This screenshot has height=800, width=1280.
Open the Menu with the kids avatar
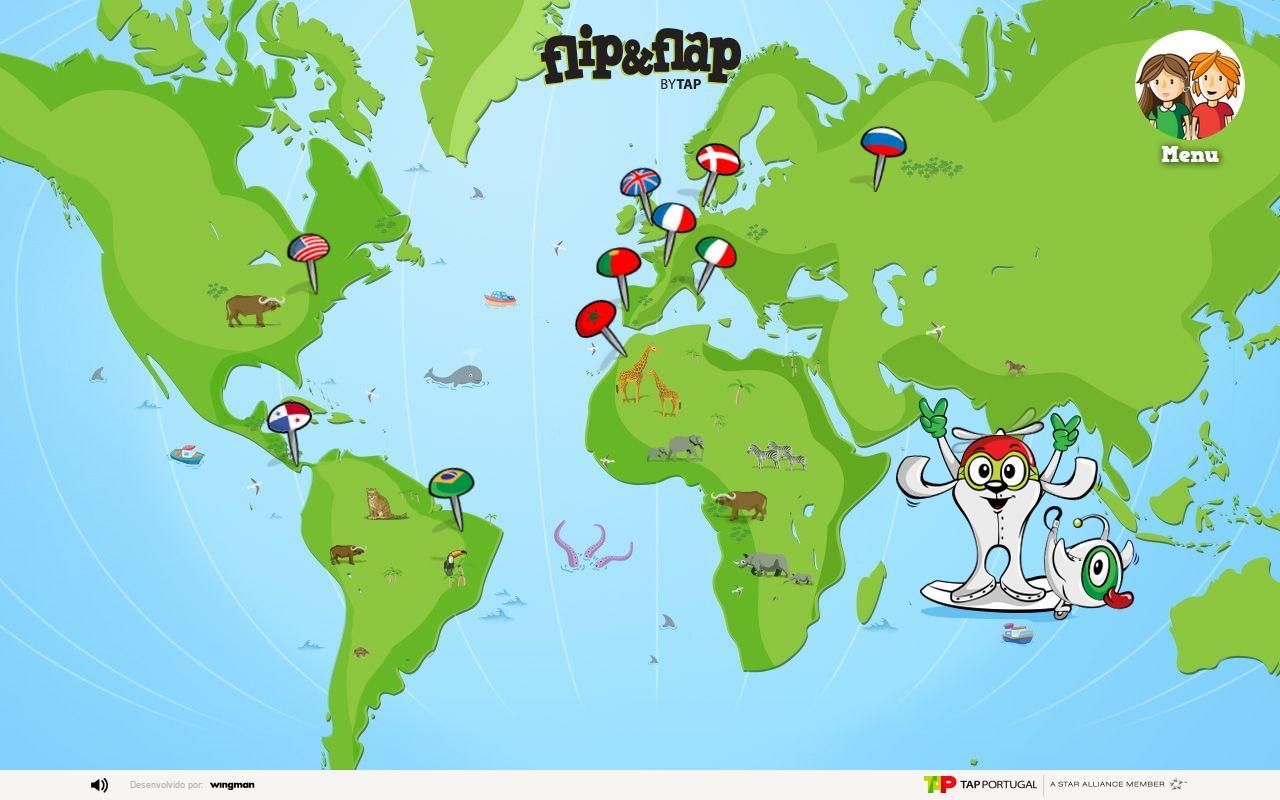pos(1188,90)
